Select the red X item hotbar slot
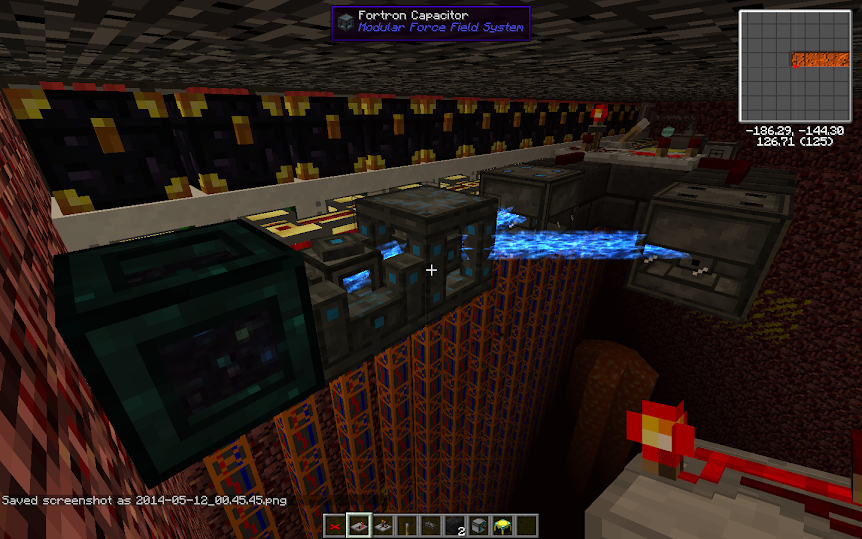This screenshot has width=862, height=539. (336, 526)
